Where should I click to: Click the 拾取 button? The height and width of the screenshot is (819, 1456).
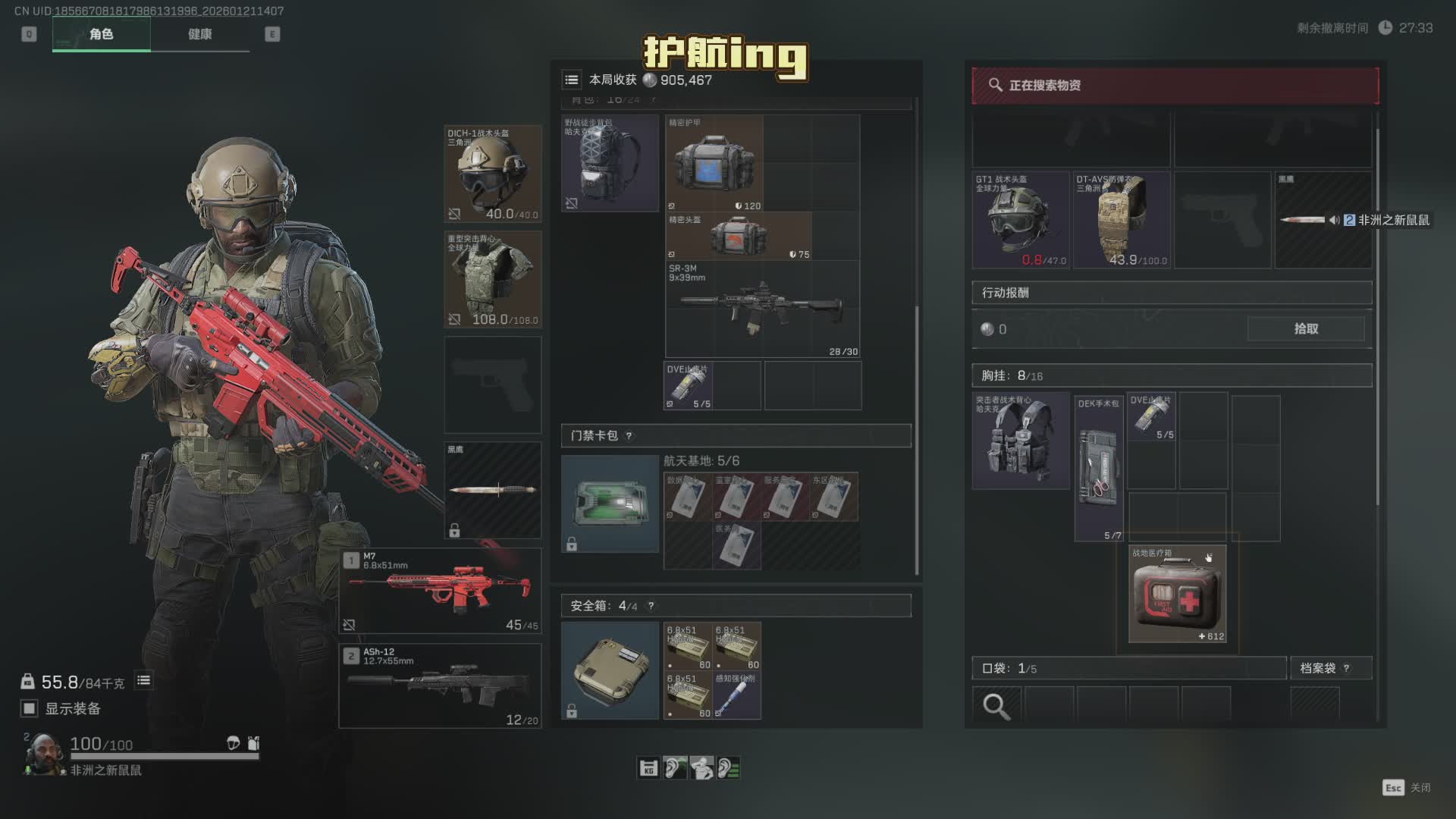click(1305, 328)
